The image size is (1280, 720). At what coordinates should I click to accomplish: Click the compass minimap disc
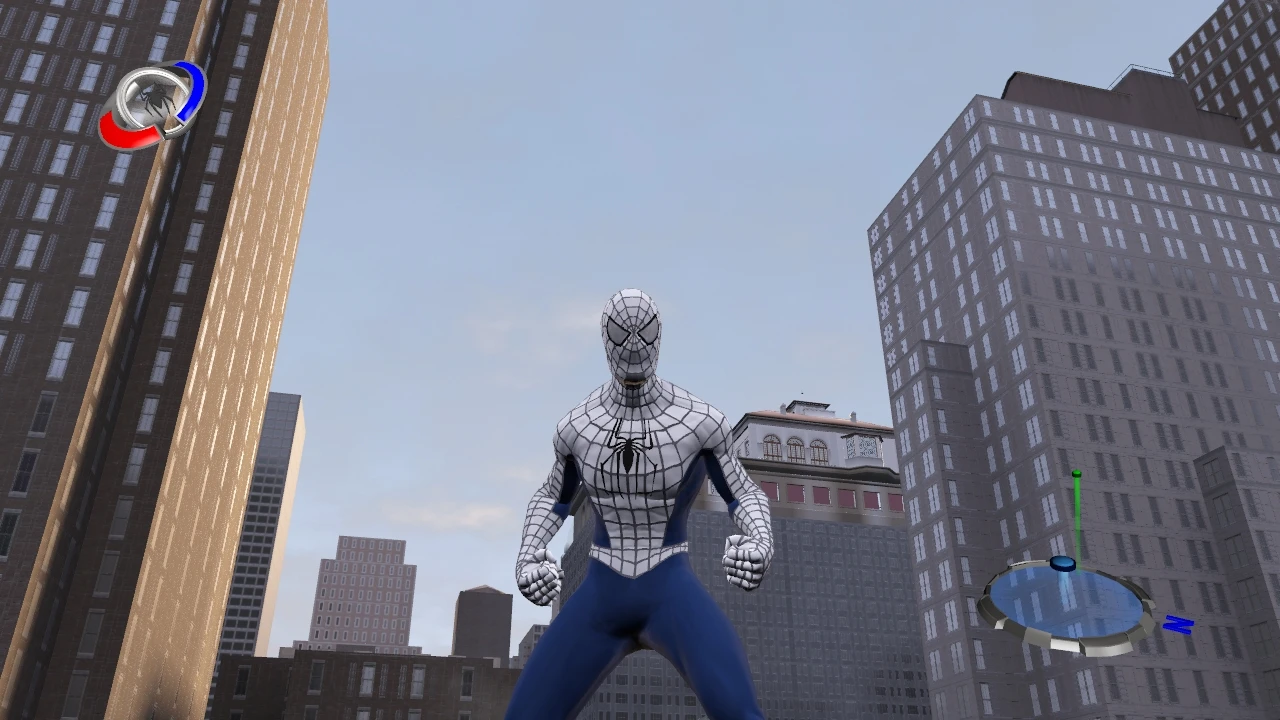click(1070, 600)
